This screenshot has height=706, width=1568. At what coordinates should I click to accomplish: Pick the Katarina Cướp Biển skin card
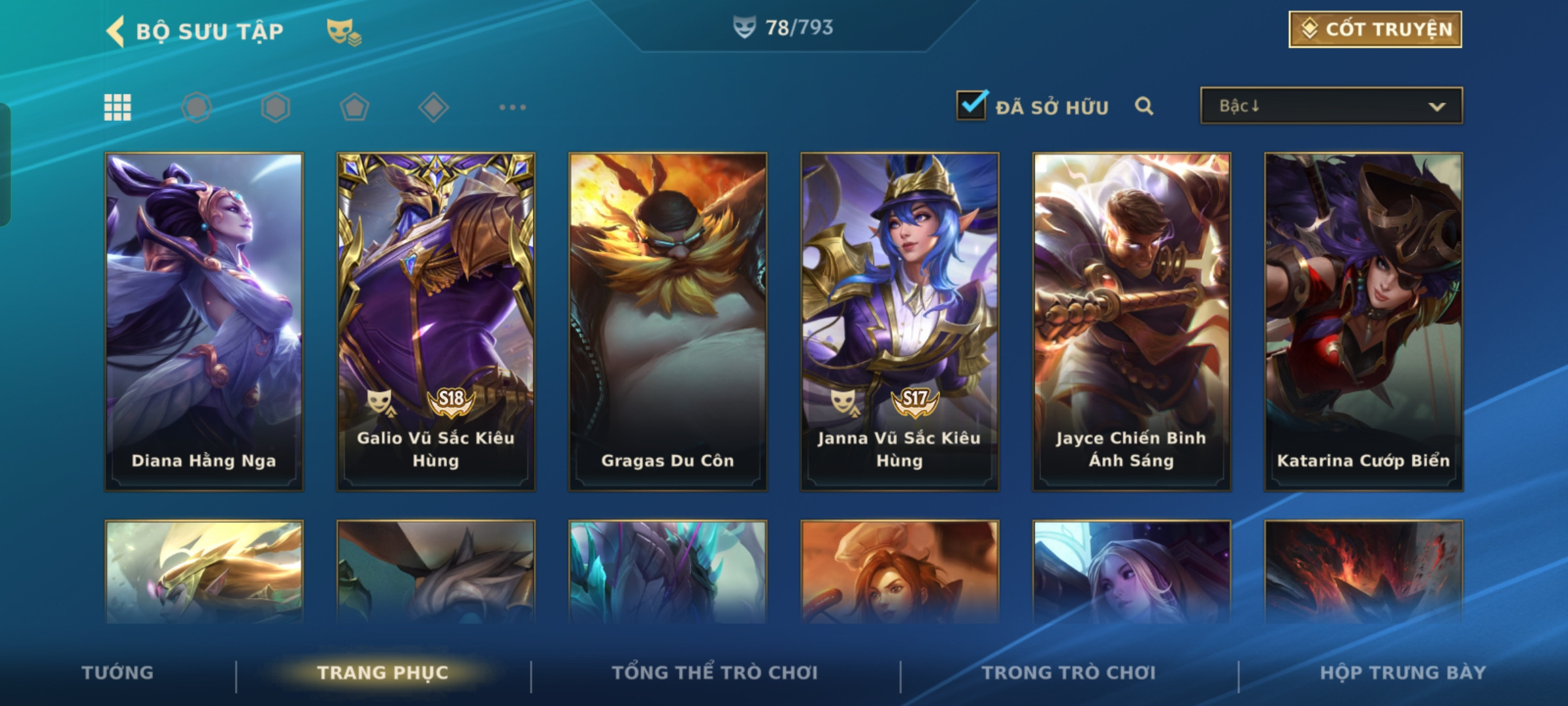point(1364,321)
